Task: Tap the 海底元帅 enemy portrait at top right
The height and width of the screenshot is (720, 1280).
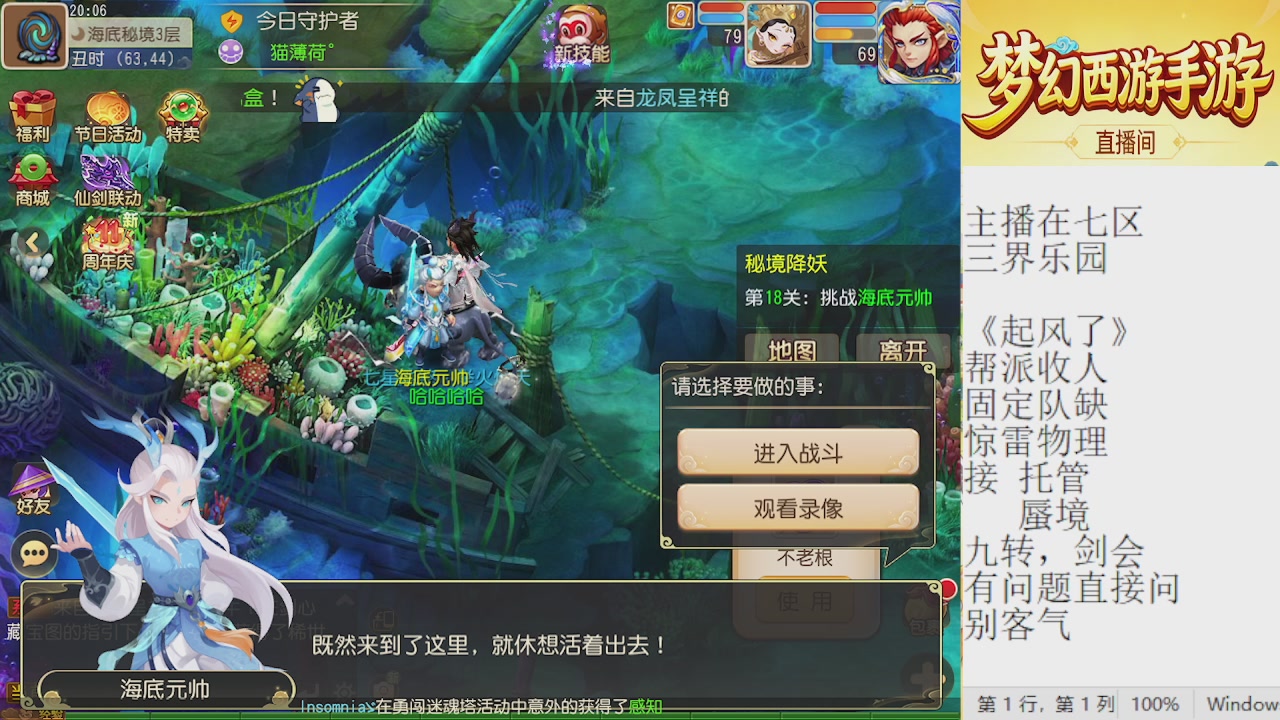Action: 921,40
